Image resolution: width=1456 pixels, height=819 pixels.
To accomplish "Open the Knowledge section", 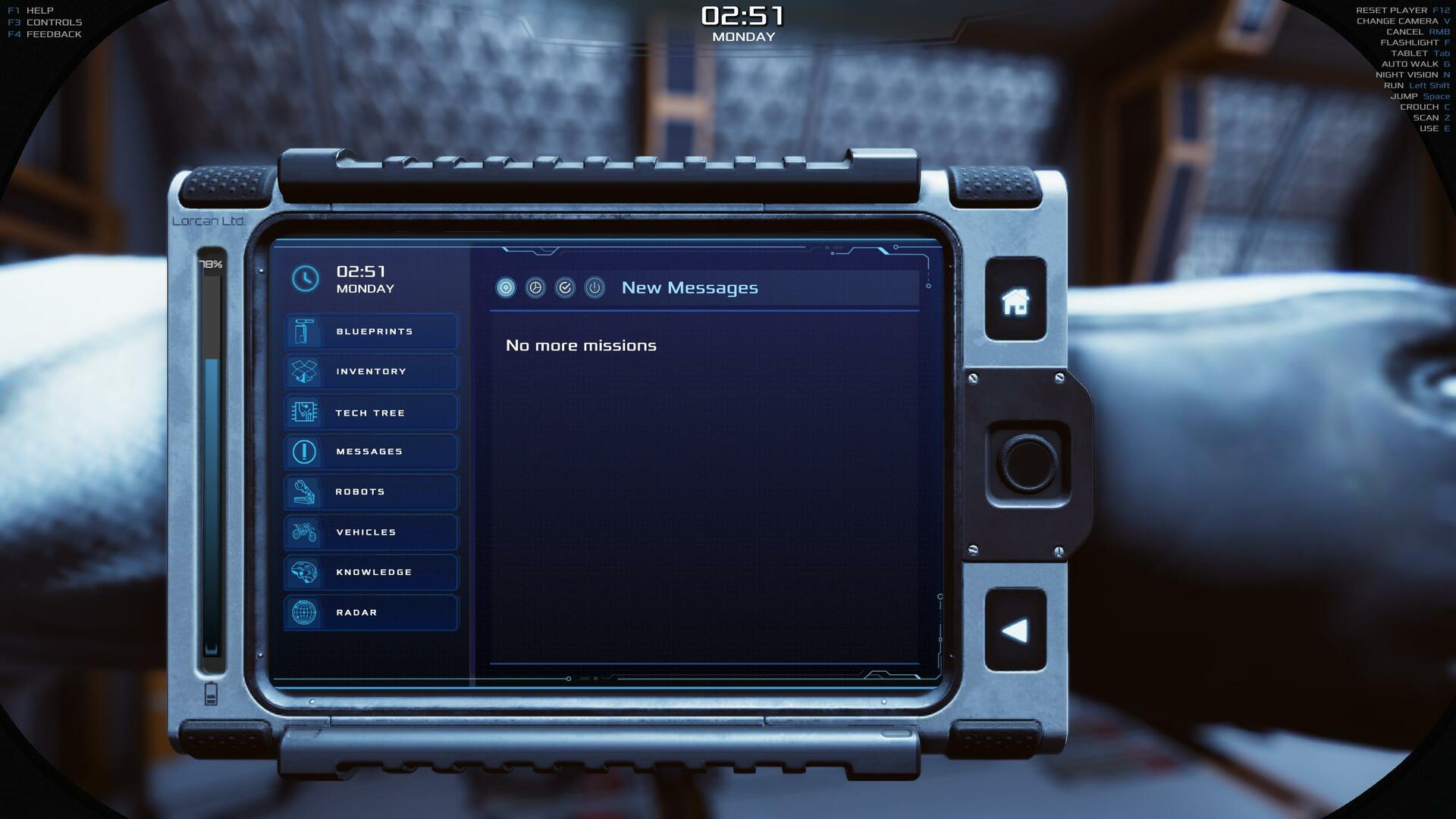I will click(x=371, y=573).
